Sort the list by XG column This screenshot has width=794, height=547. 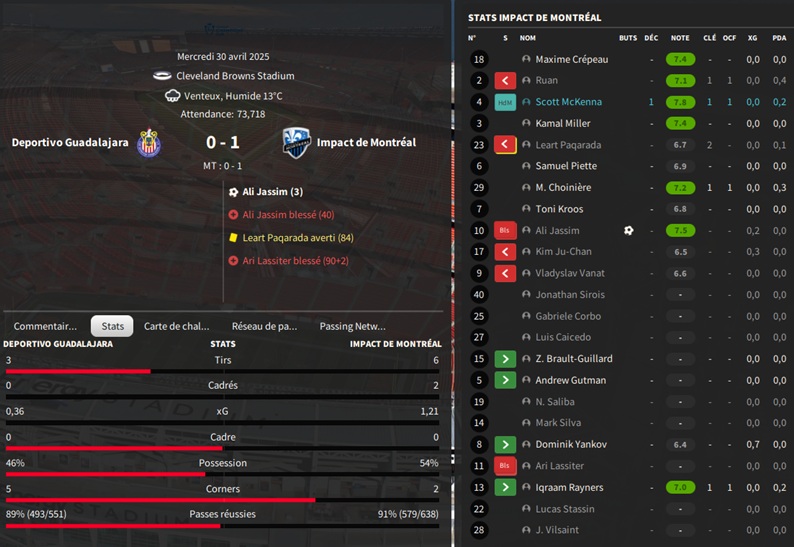coord(752,38)
